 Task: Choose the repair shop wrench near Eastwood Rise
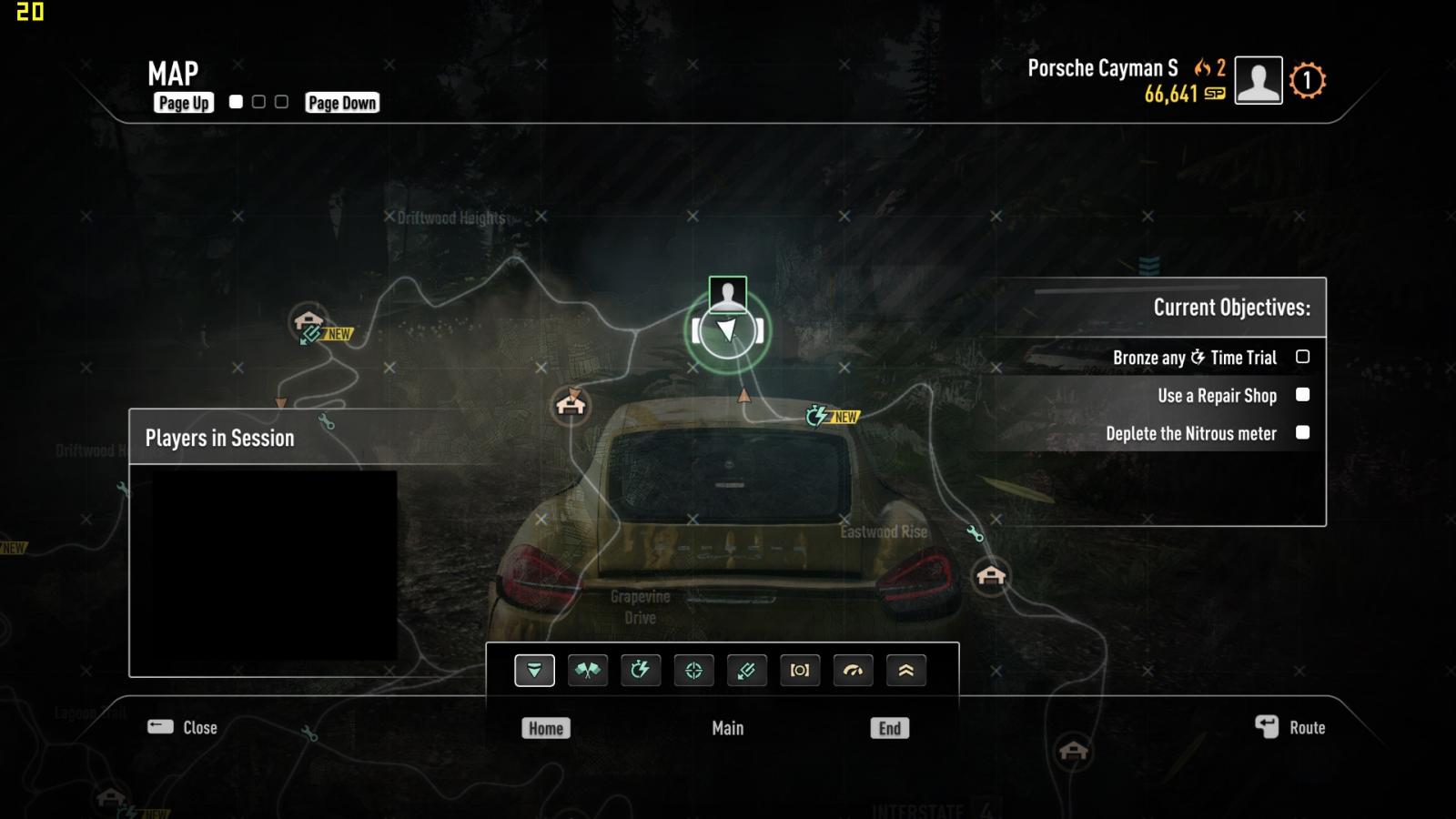click(x=975, y=533)
